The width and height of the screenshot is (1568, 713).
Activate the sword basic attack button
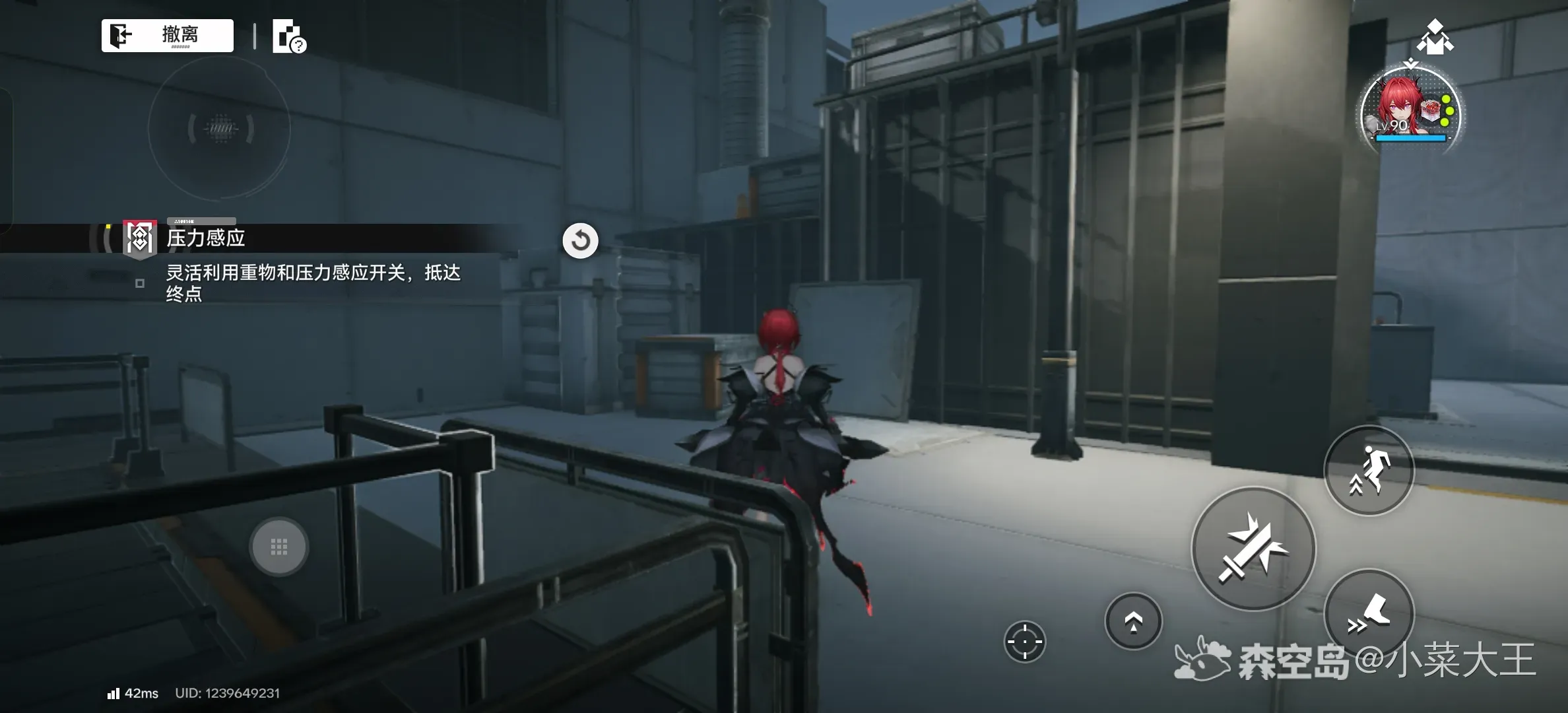(1253, 549)
